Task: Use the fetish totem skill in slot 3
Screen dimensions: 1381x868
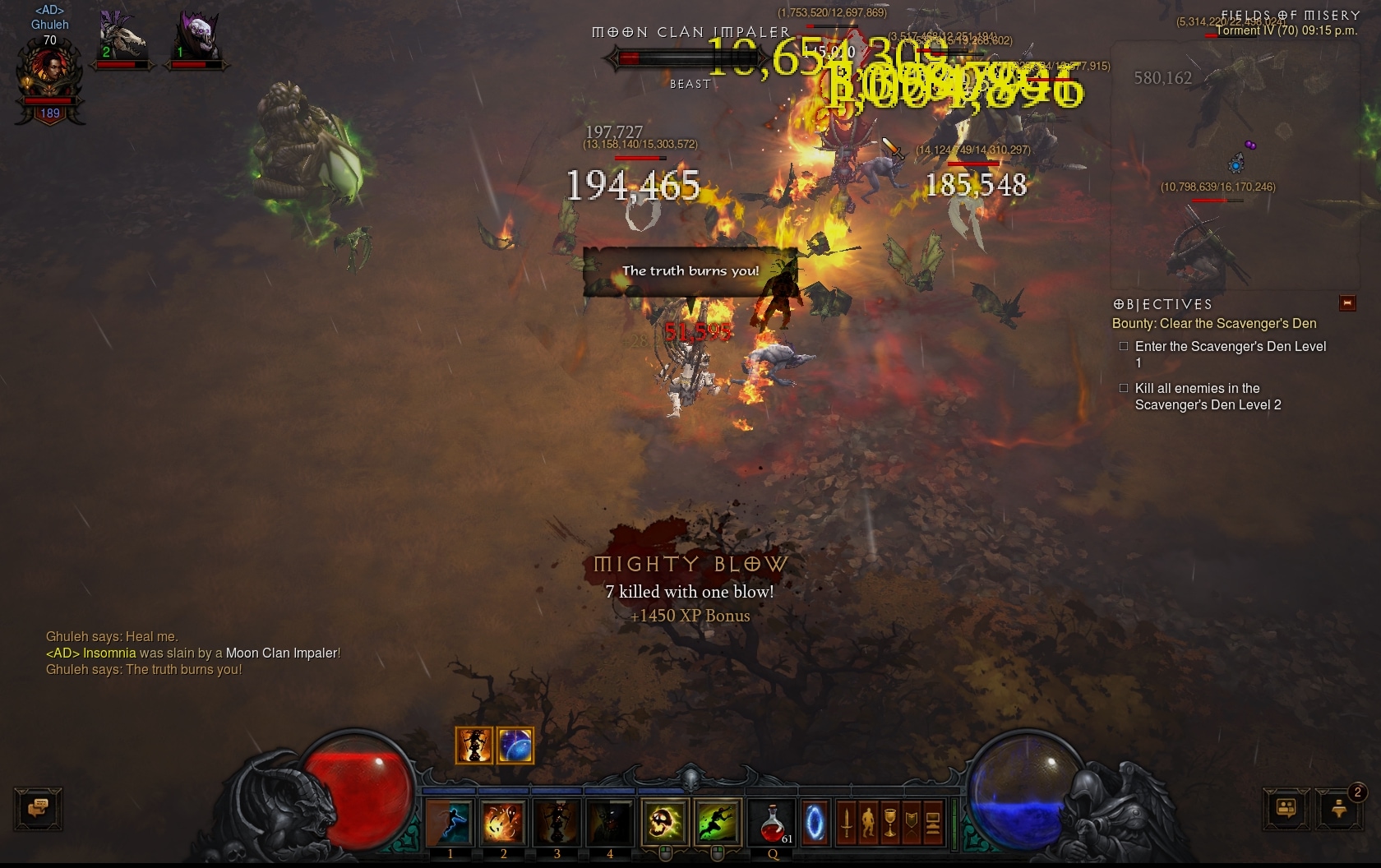Action: (x=557, y=822)
